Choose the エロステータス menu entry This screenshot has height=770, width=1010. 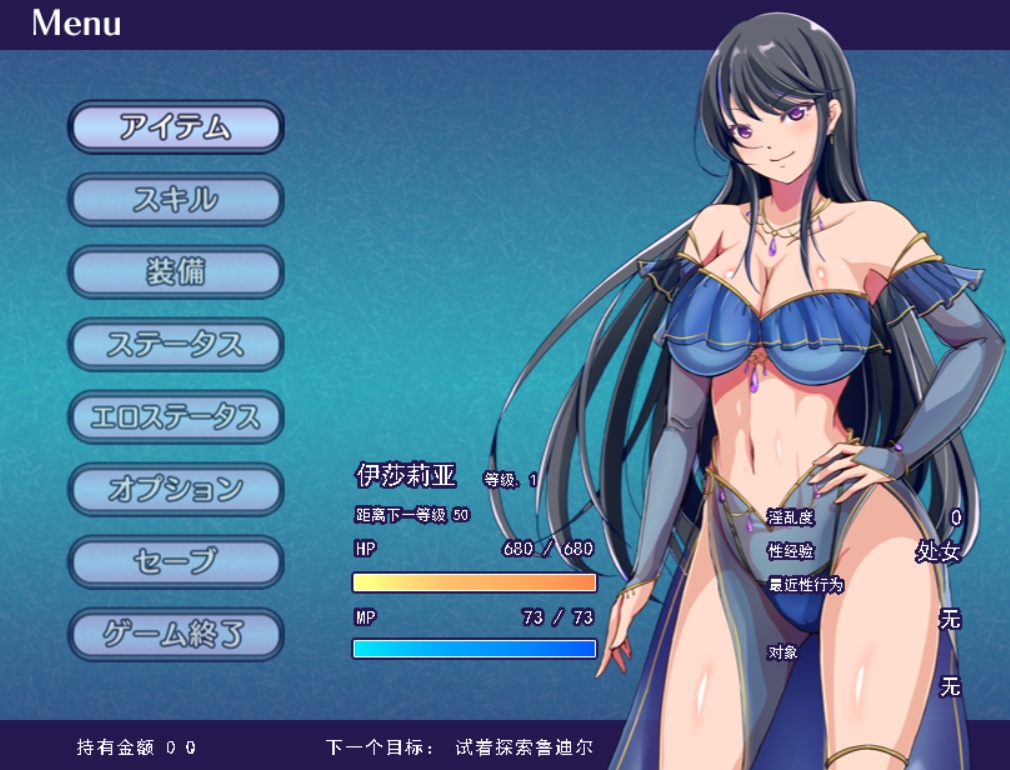point(176,417)
